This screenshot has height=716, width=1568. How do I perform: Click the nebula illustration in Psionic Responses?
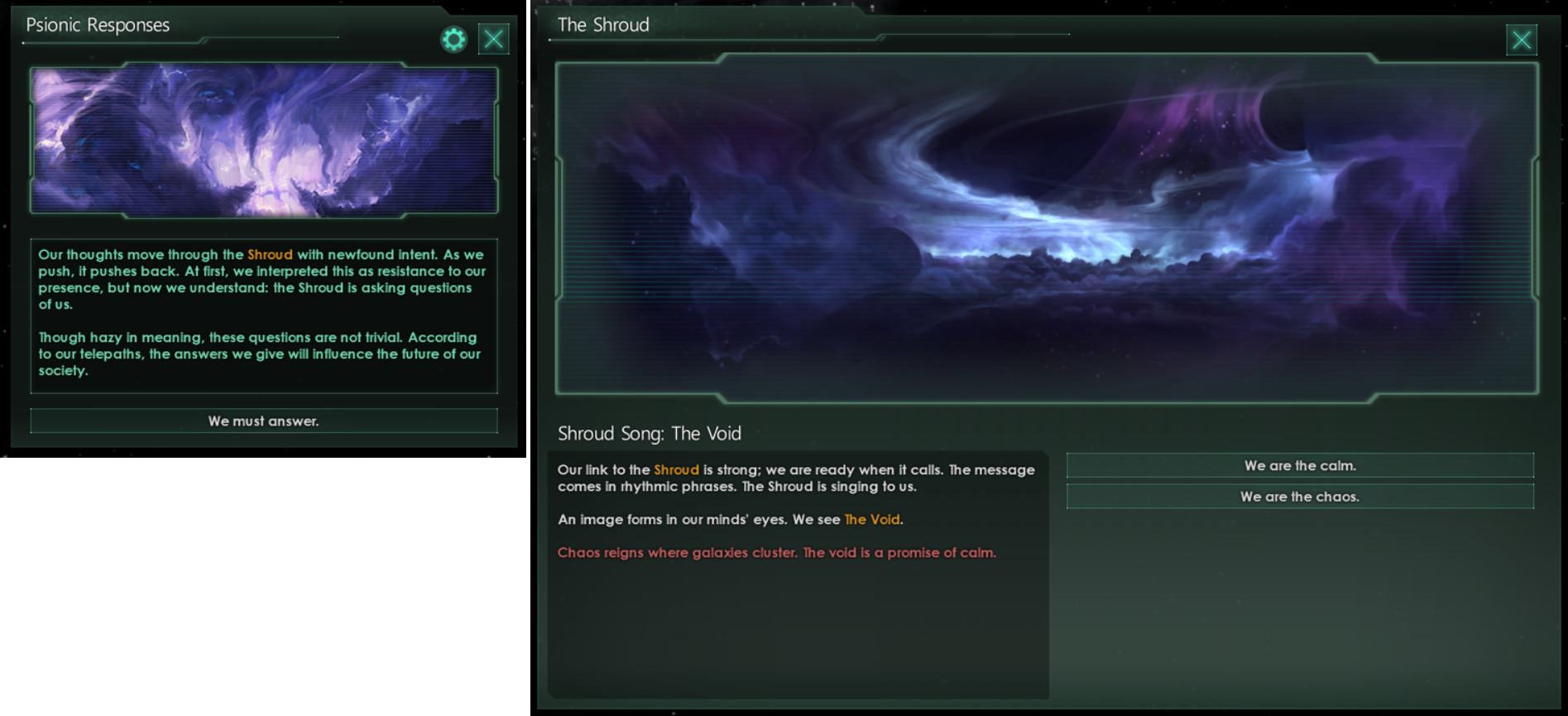(263, 141)
